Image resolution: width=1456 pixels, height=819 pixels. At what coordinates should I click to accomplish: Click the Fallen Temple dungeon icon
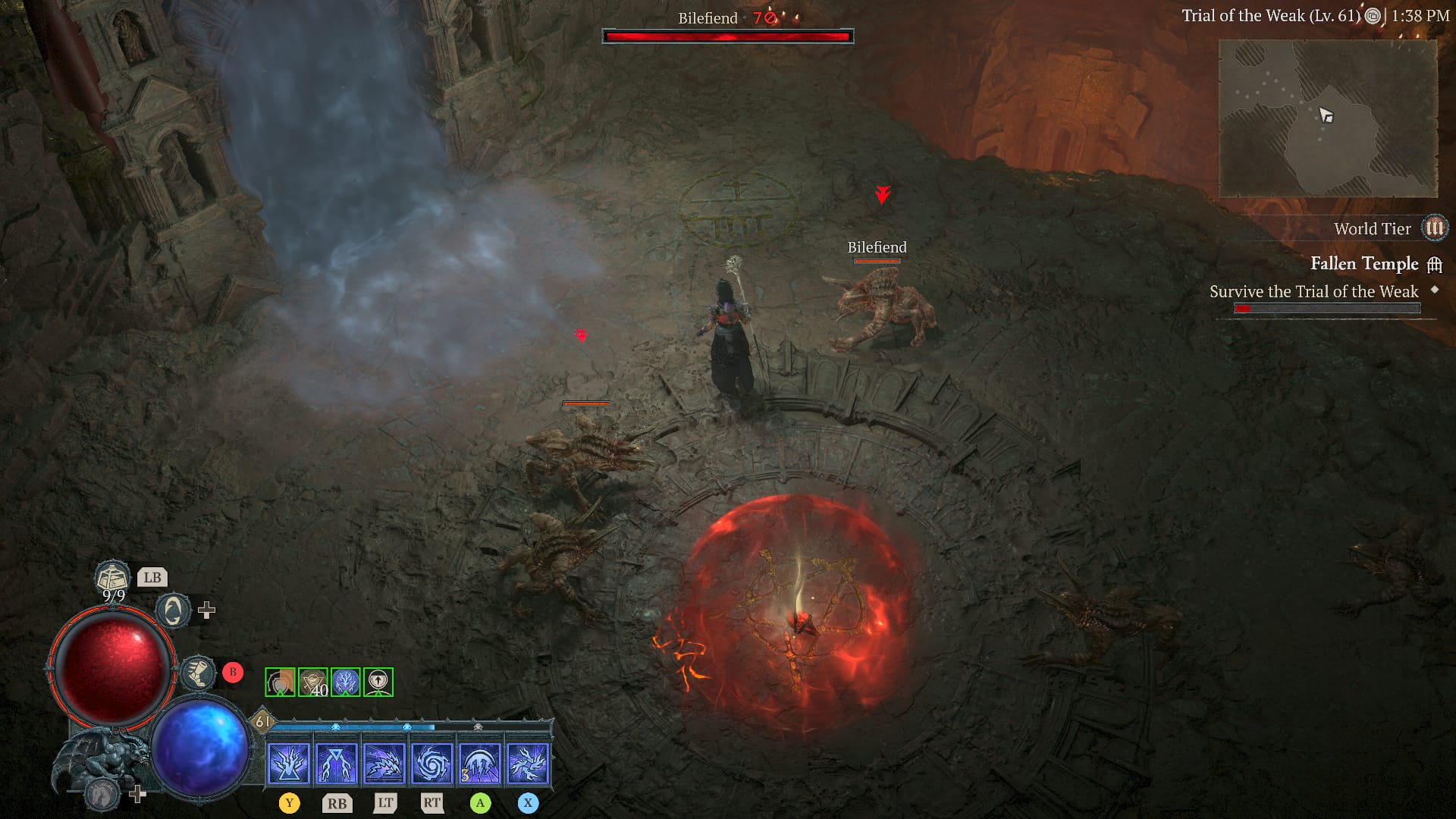pyautogui.click(x=1434, y=264)
